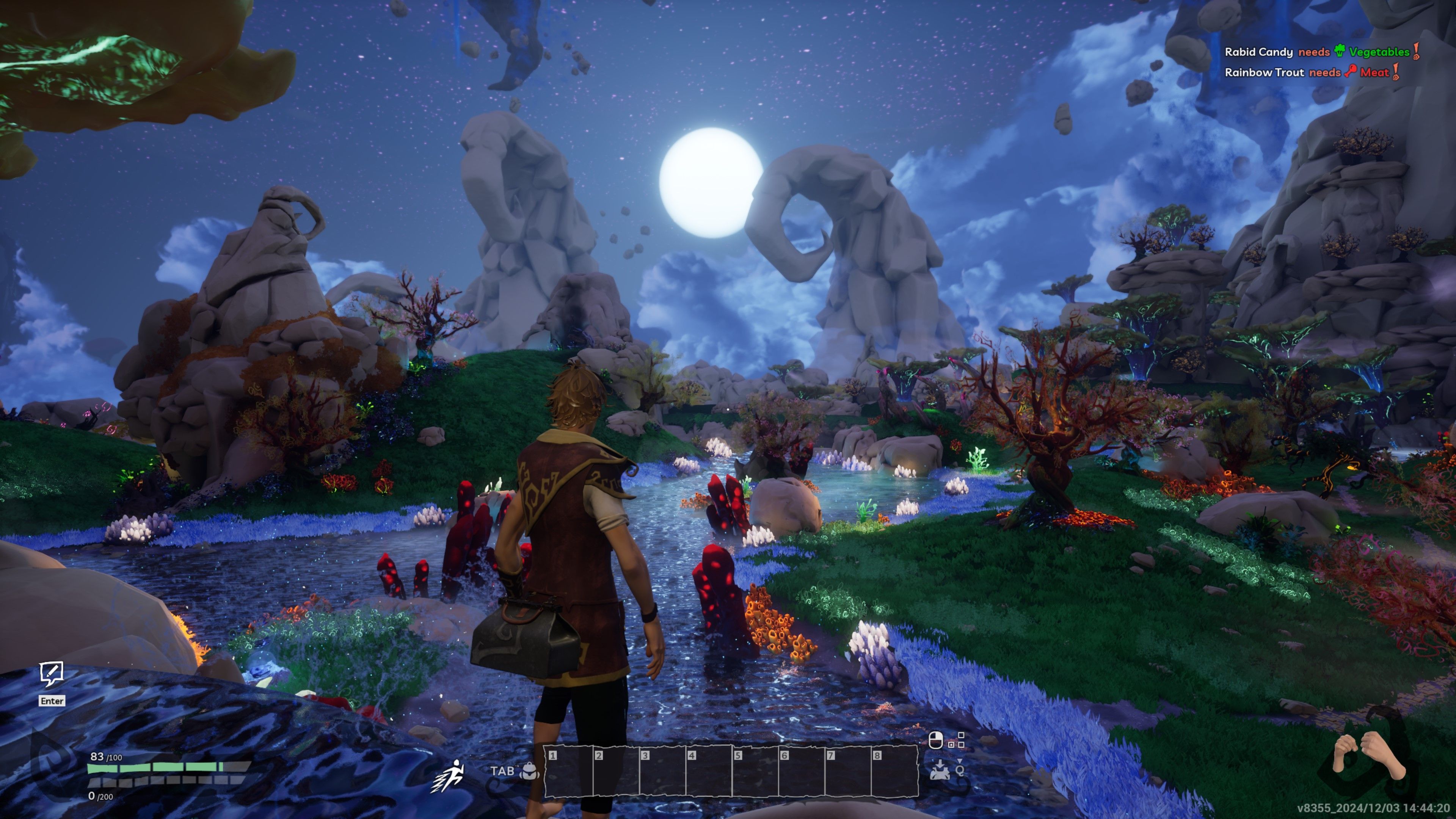Click the deposit-to-bag arrow icon
1456x819 pixels.
click(939, 770)
